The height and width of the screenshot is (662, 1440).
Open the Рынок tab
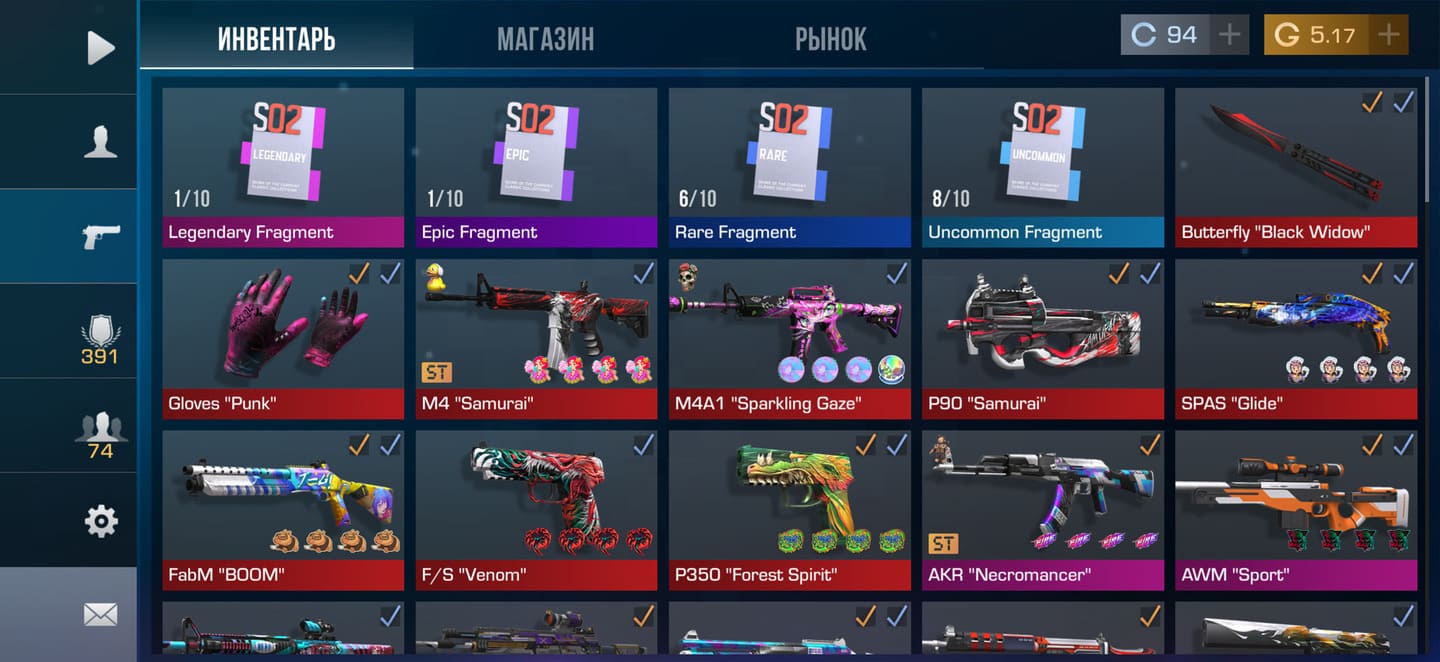(x=830, y=39)
